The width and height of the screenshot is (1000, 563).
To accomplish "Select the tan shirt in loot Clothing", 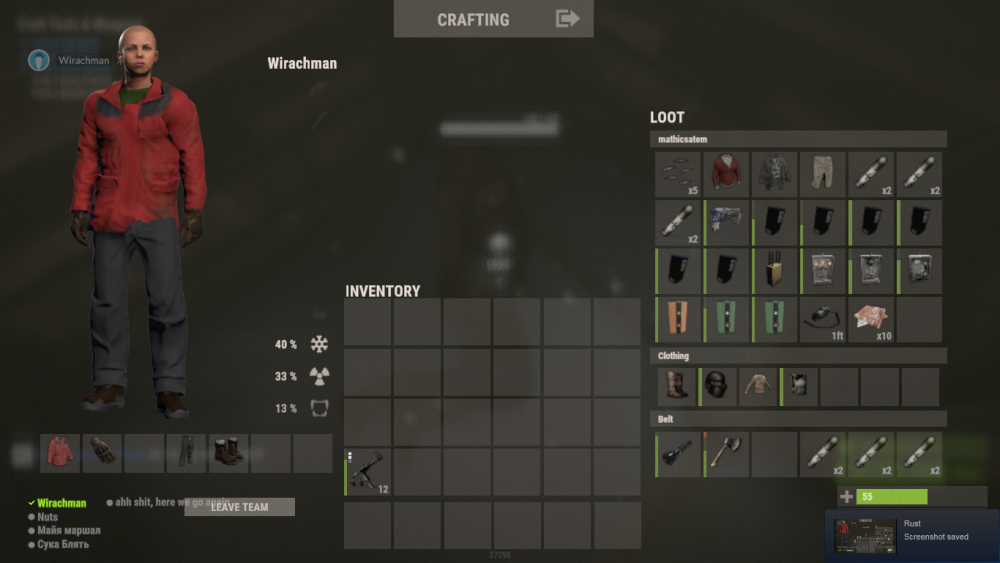I will pos(759,386).
